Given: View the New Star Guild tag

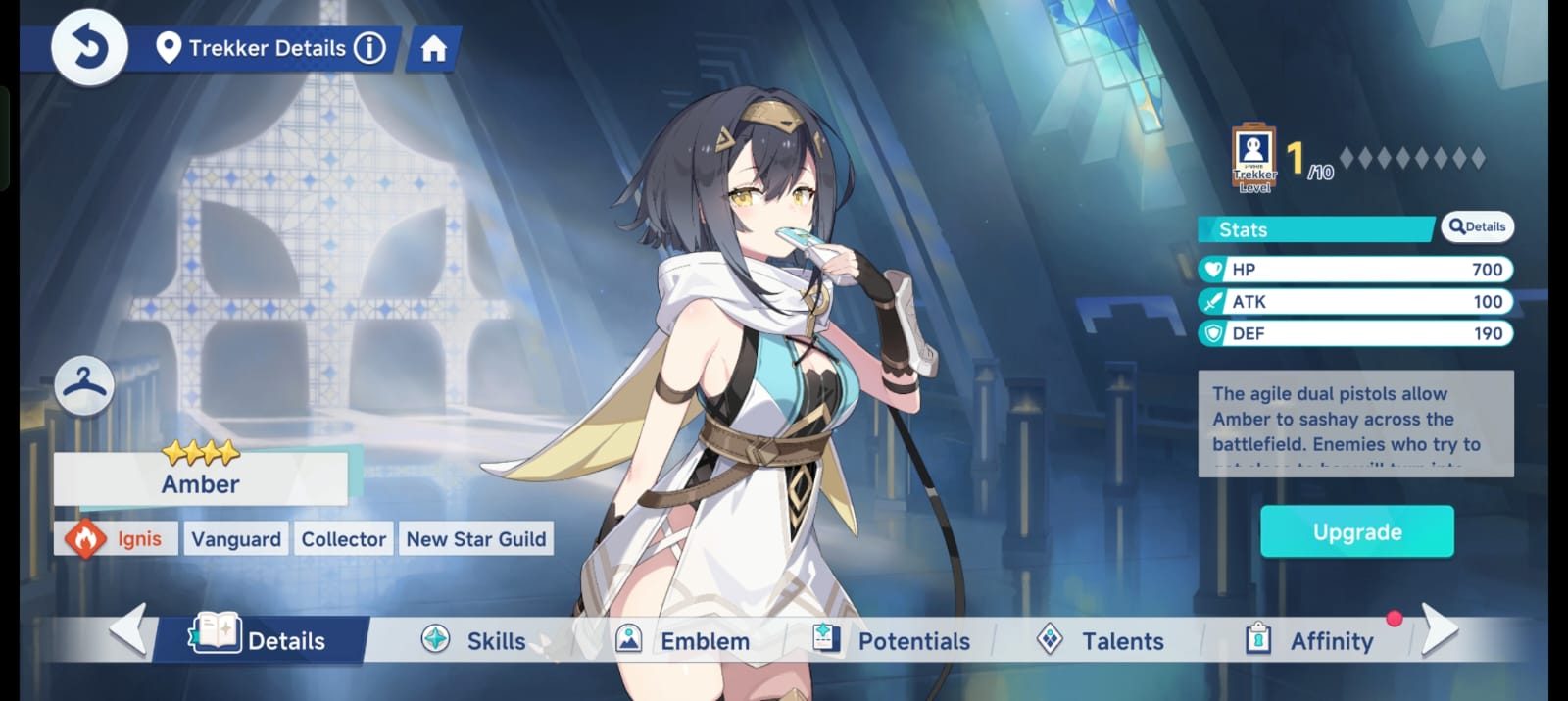Looking at the screenshot, I should click(x=476, y=539).
